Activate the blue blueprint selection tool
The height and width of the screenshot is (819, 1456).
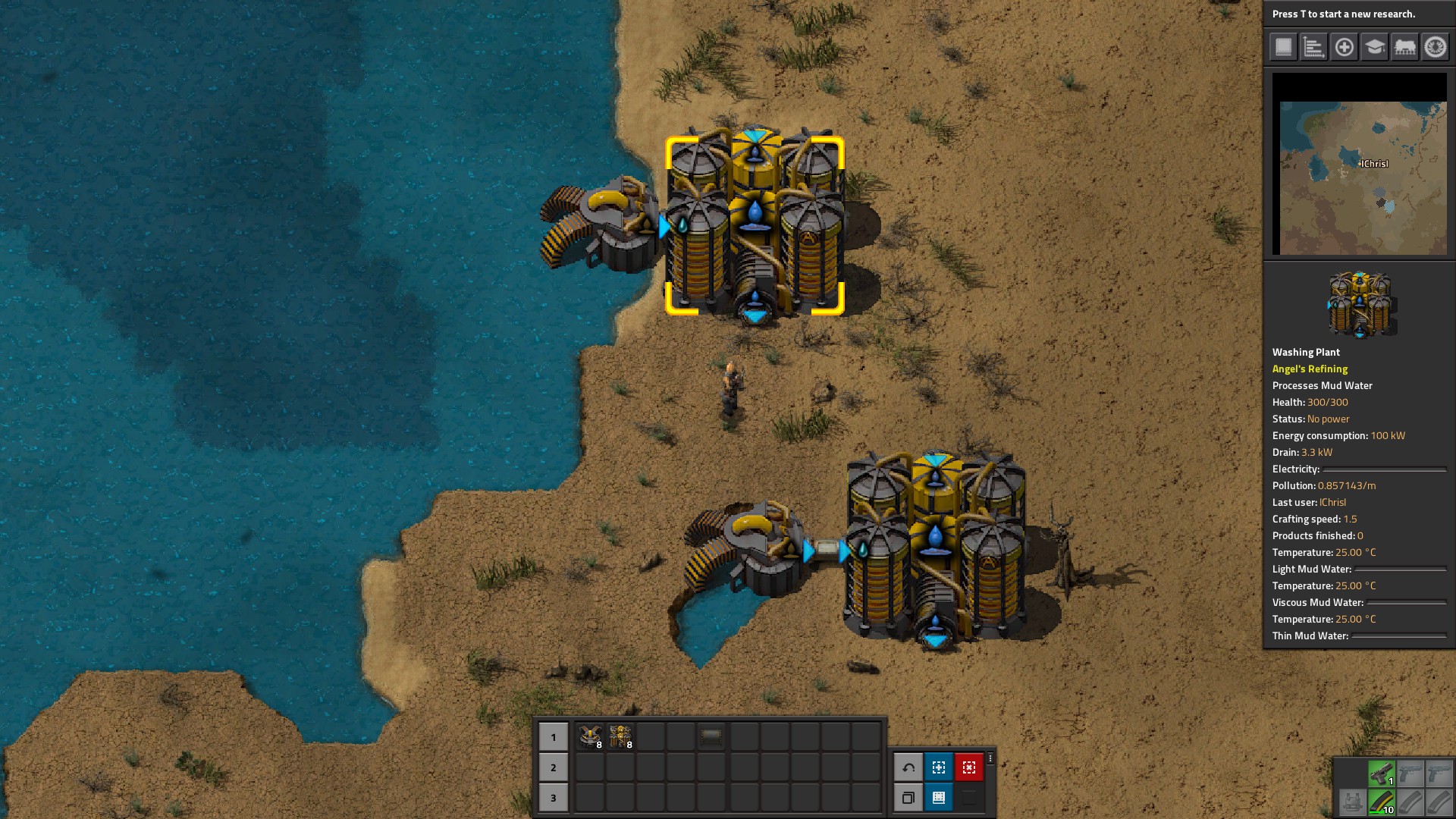tap(938, 767)
